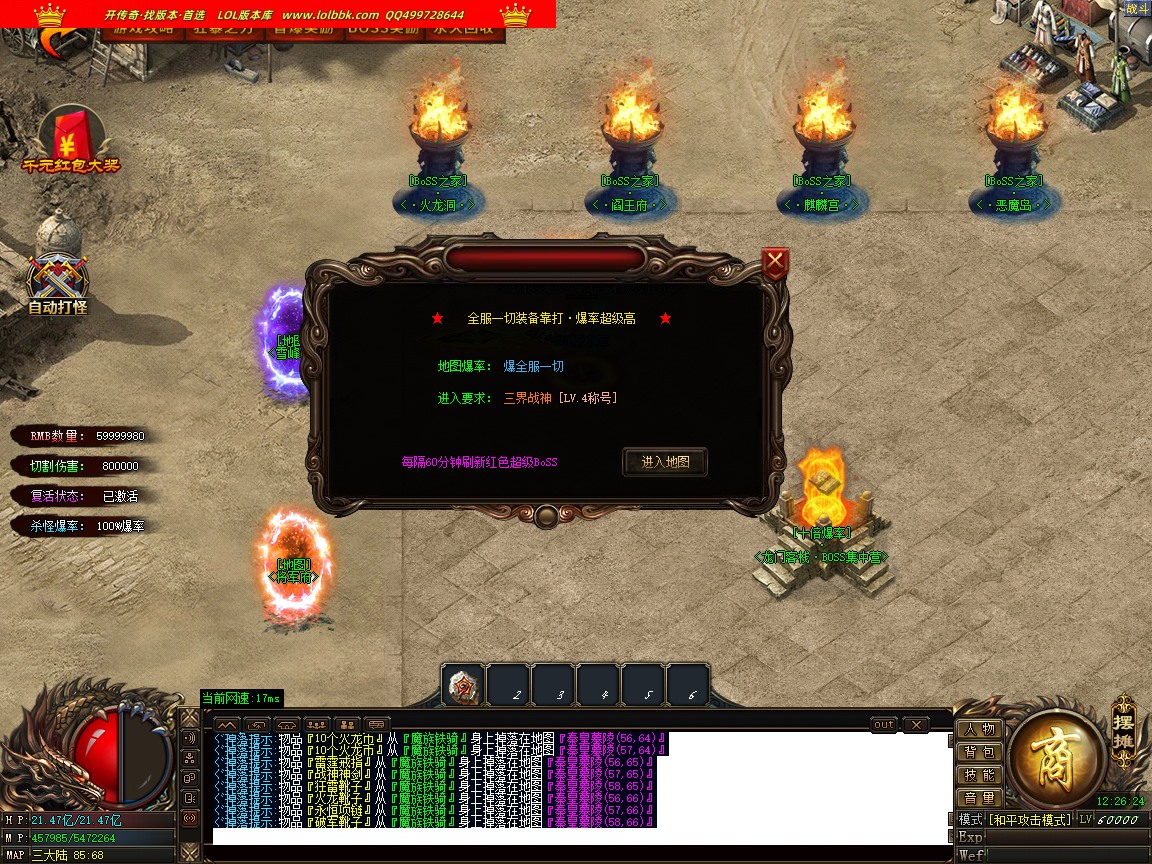Open the 千元红包大奖 red envelope prize
This screenshot has height=864, width=1152.
tap(70, 141)
